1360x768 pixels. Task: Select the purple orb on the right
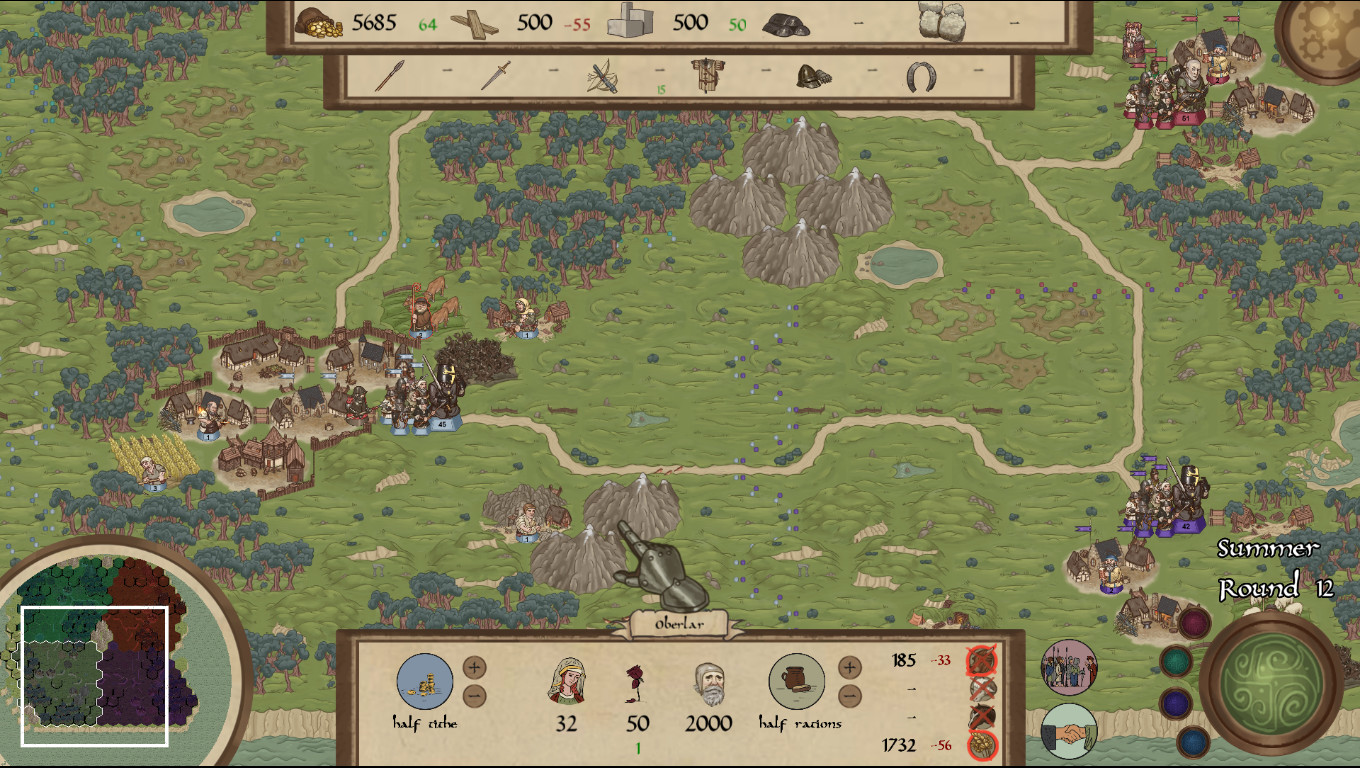click(x=1174, y=701)
